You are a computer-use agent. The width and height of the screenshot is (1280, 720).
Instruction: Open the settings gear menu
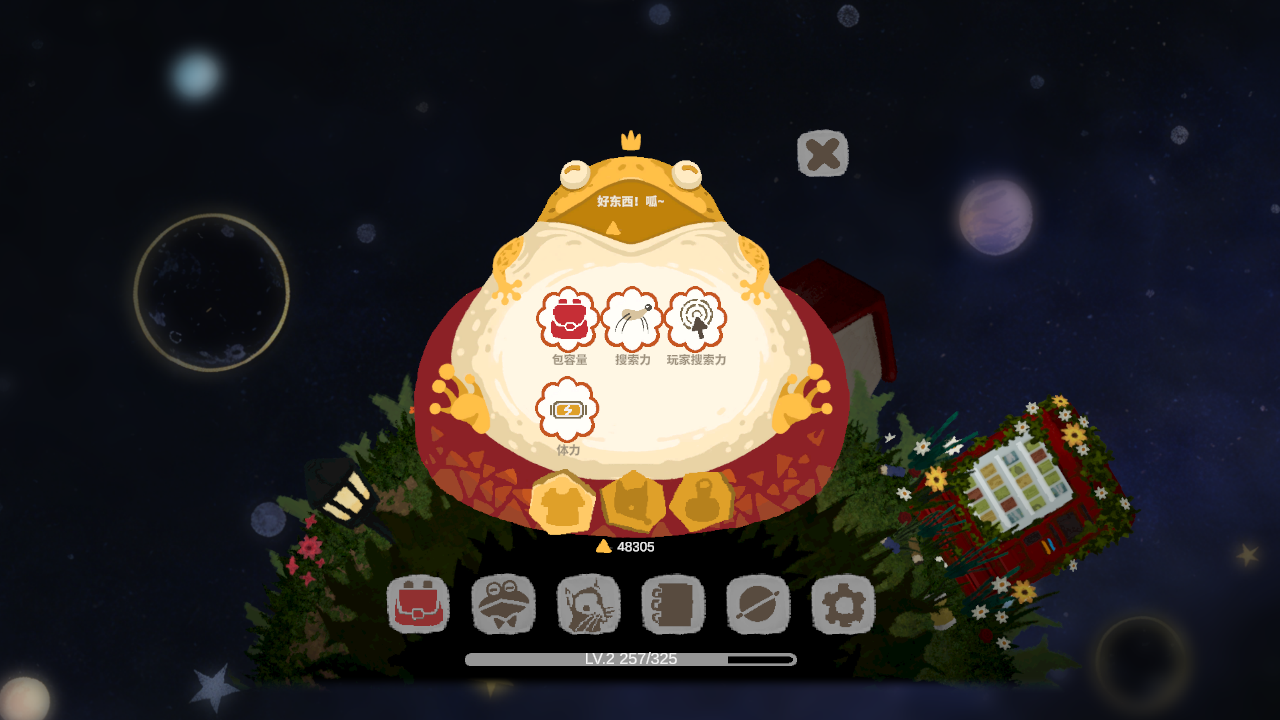tap(842, 605)
